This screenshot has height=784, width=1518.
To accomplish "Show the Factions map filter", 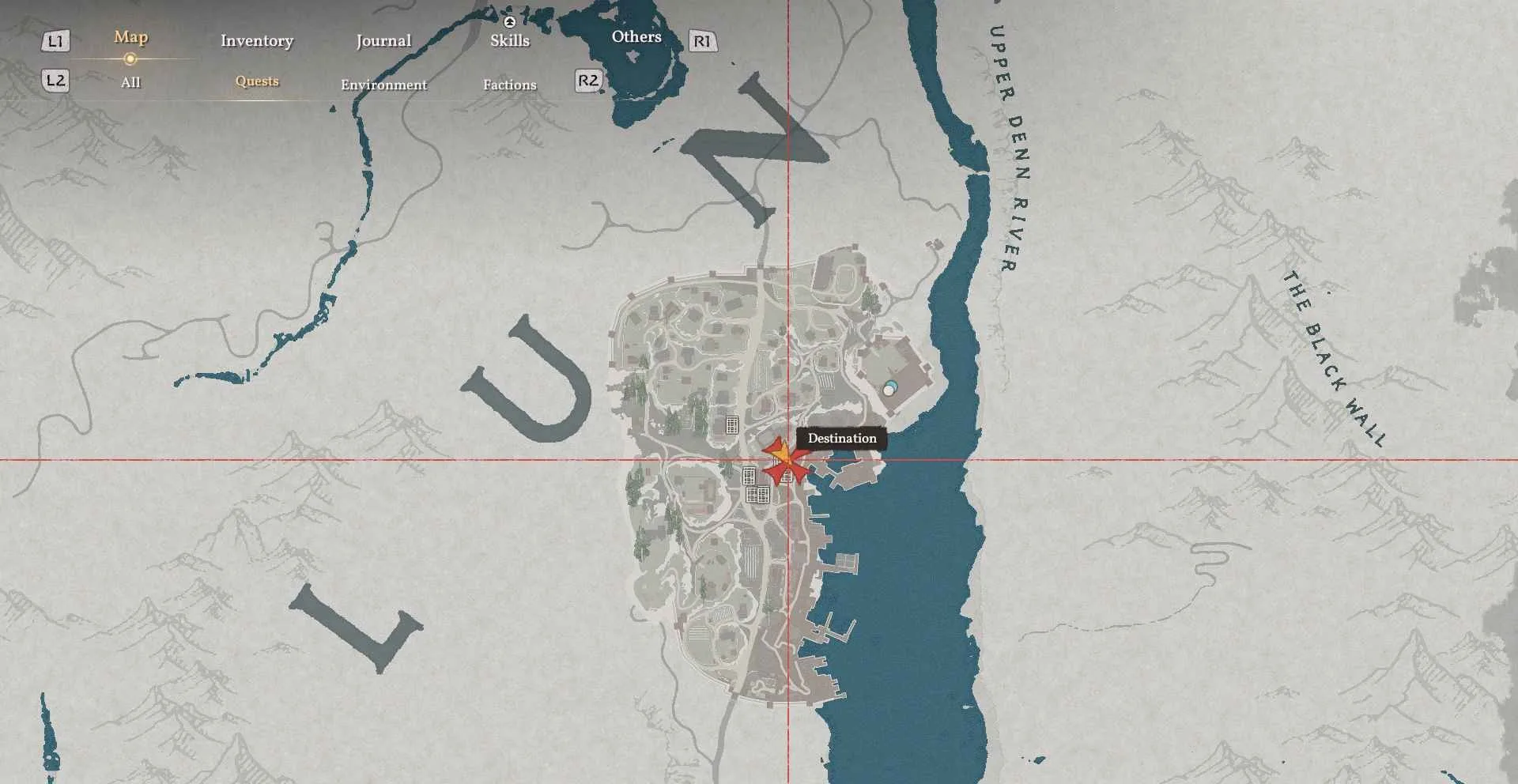I will tap(510, 85).
